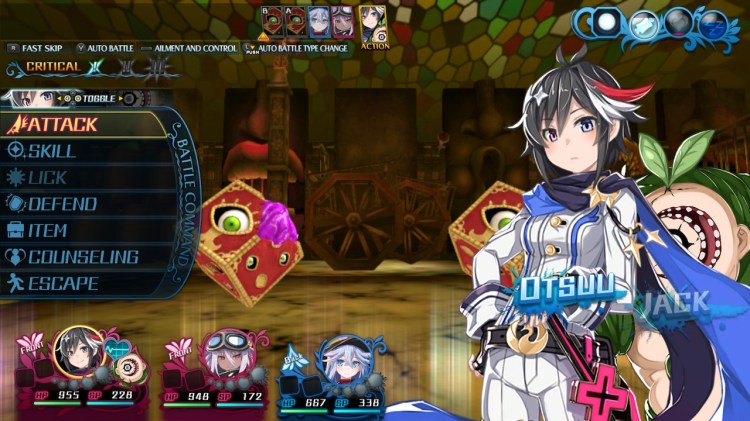
Task: Pick ESCAPE to flee battle
Action: coord(62,284)
